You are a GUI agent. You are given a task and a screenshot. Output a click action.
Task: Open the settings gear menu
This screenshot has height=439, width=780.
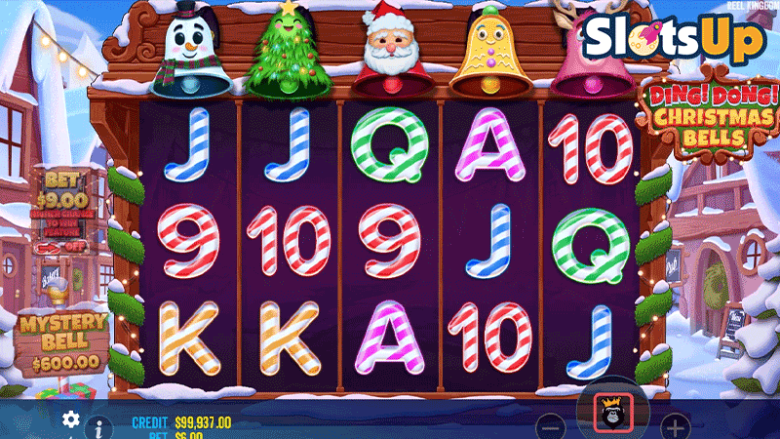tap(71, 419)
